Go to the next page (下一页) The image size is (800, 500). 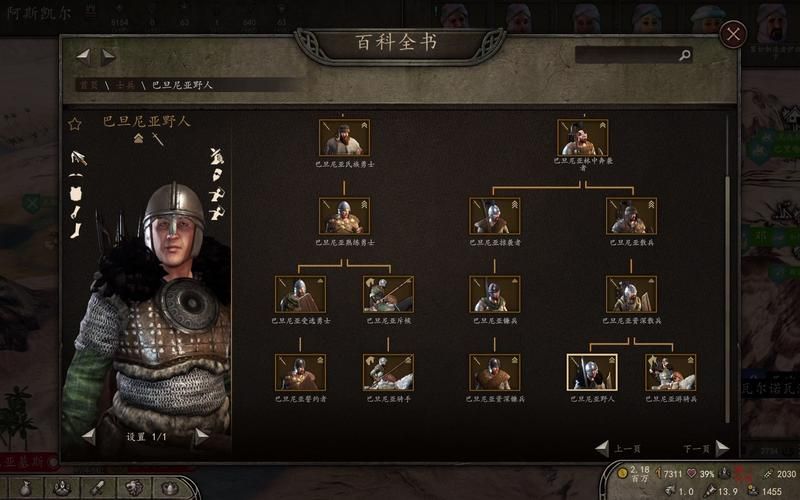[722, 449]
